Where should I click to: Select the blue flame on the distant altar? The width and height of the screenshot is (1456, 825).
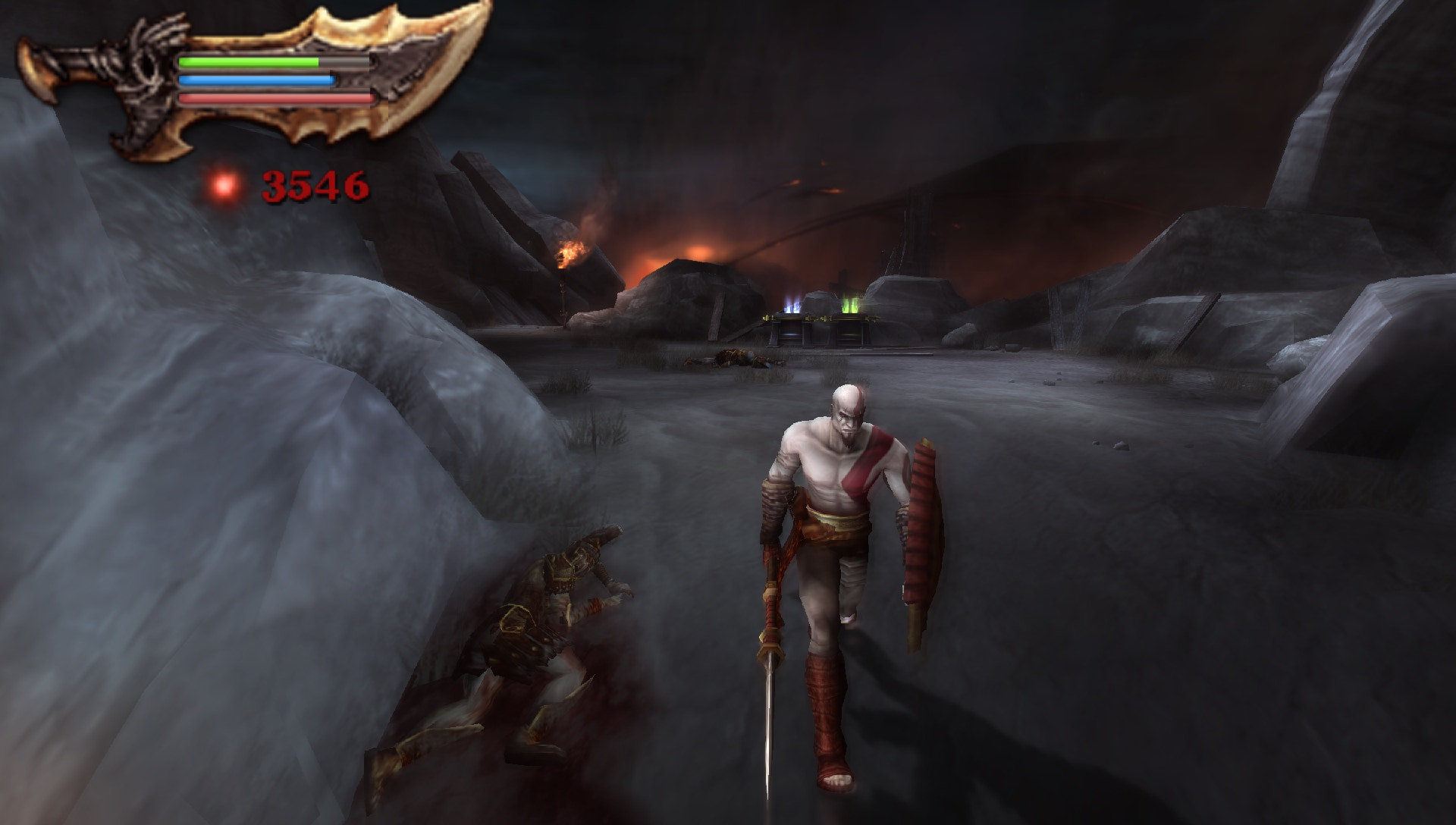[791, 305]
